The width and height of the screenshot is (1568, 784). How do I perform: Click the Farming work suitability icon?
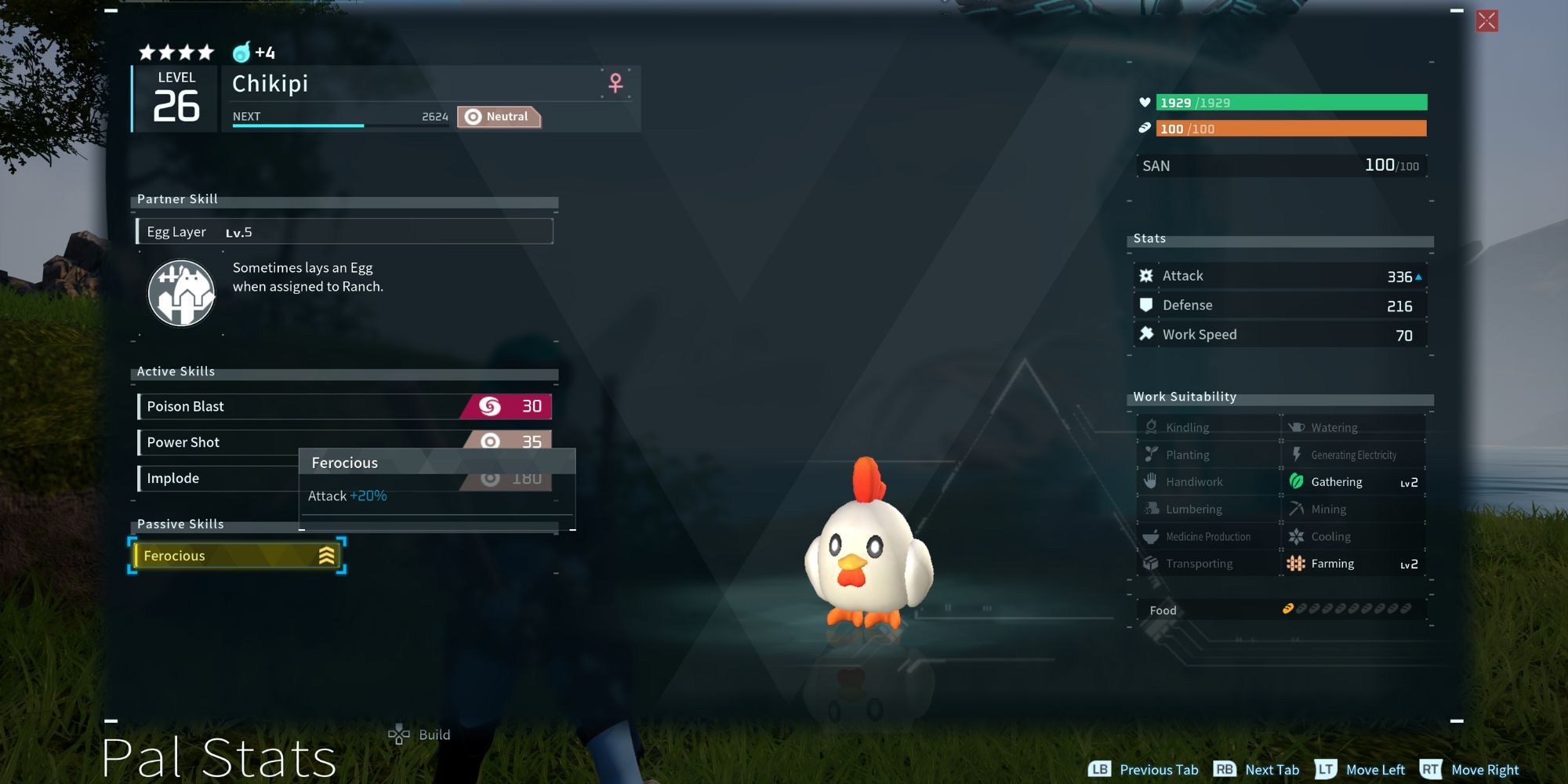click(1298, 563)
